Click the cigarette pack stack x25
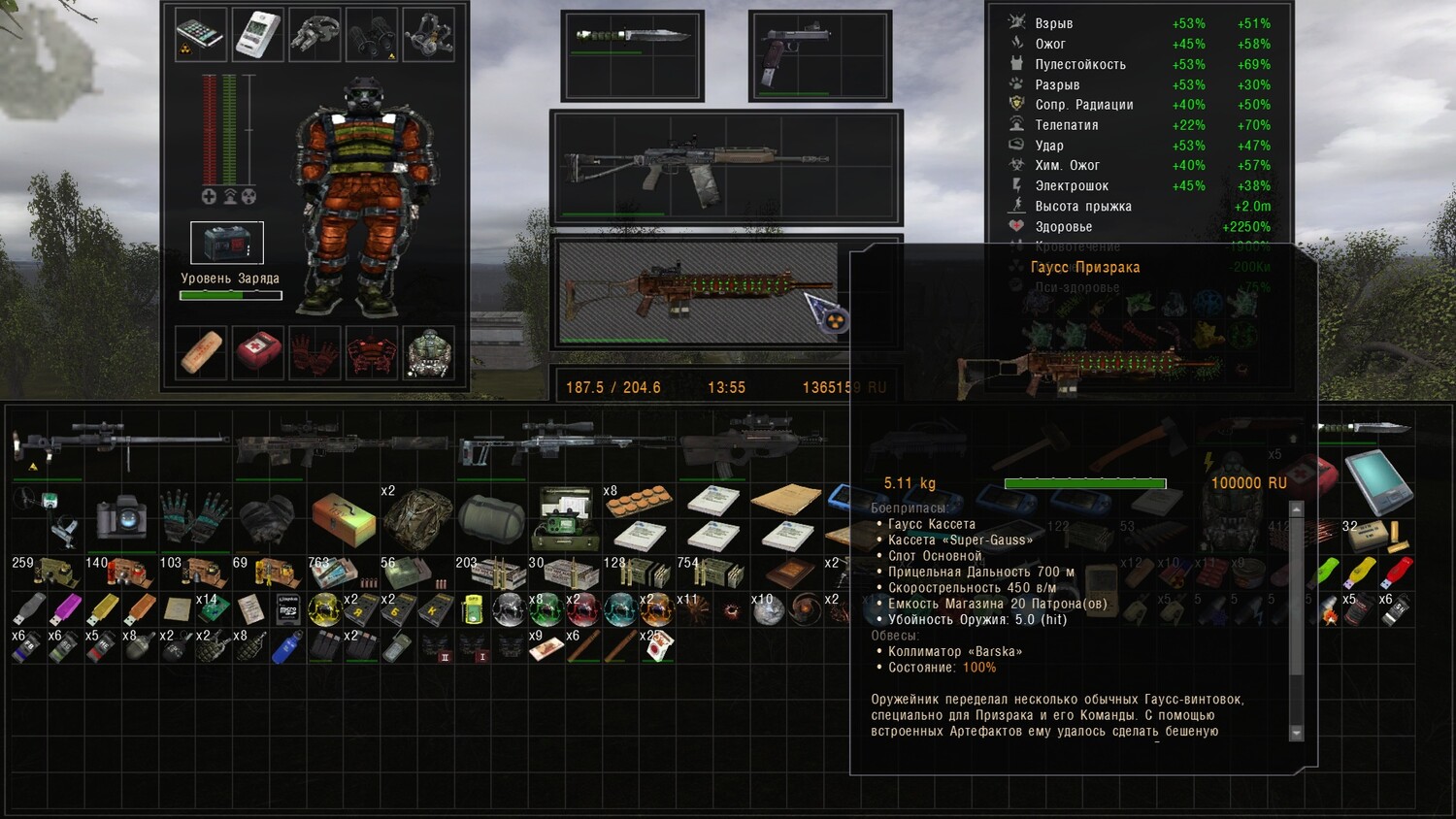Viewport: 1456px width, 819px height. [657, 646]
